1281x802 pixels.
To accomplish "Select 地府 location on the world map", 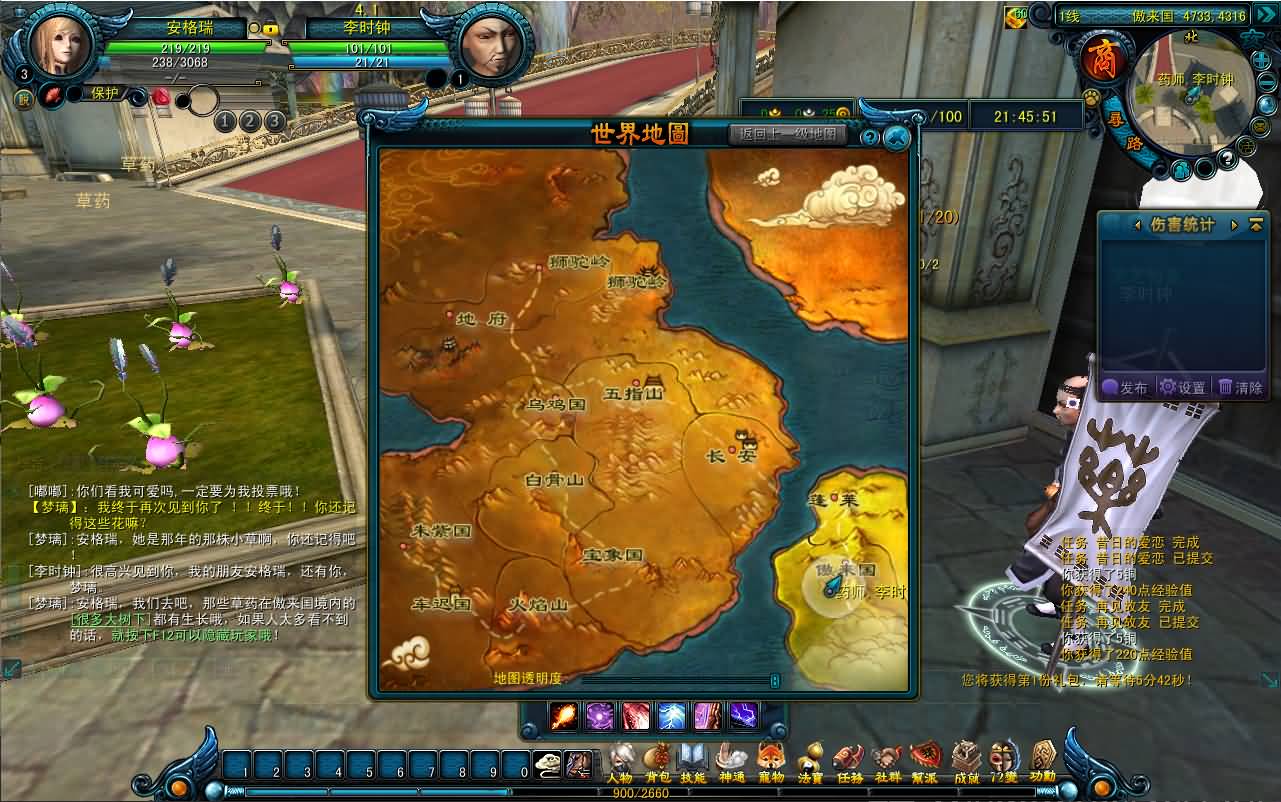I will (x=482, y=319).
